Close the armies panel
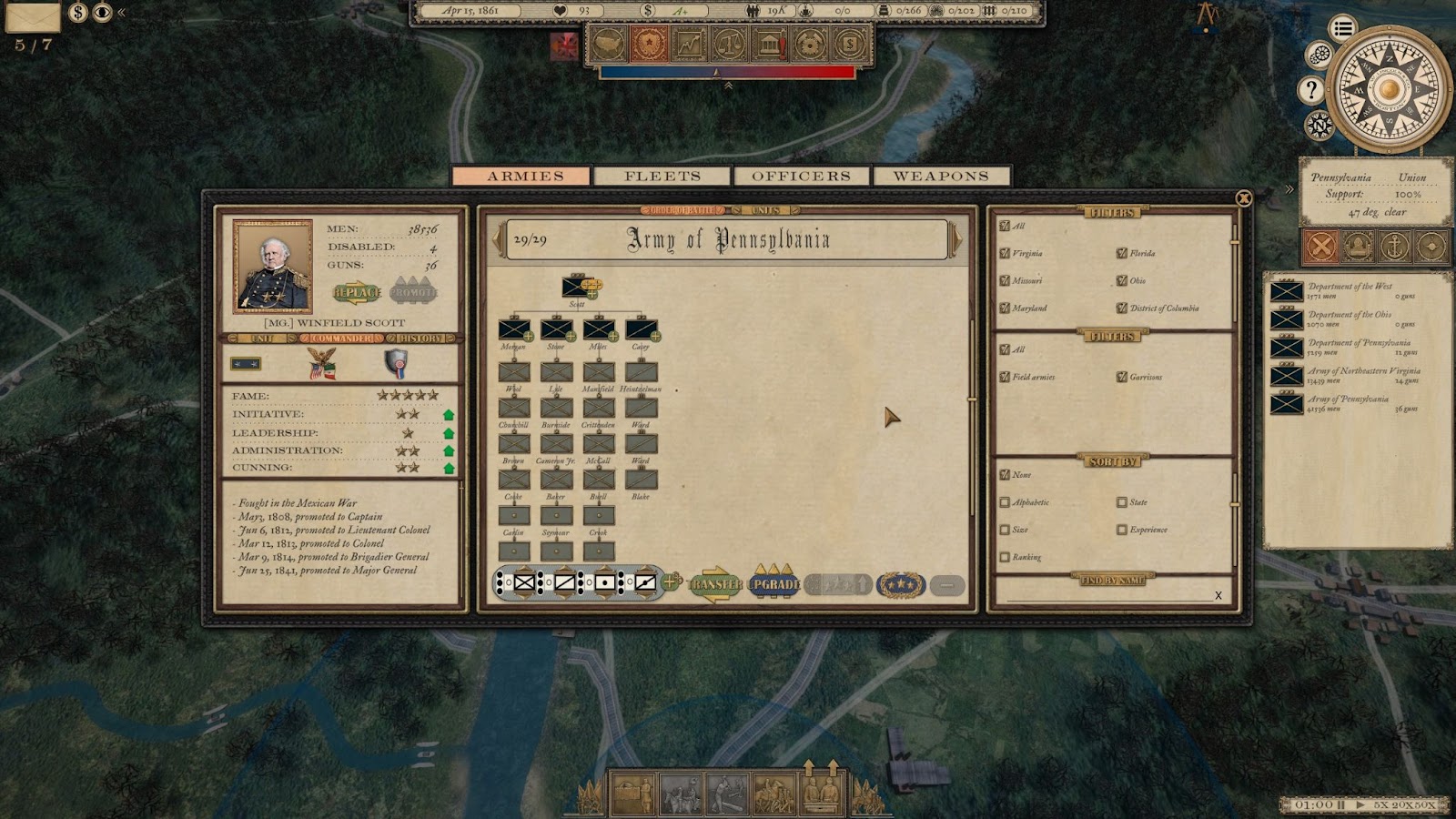This screenshot has height=819, width=1456. (1244, 198)
